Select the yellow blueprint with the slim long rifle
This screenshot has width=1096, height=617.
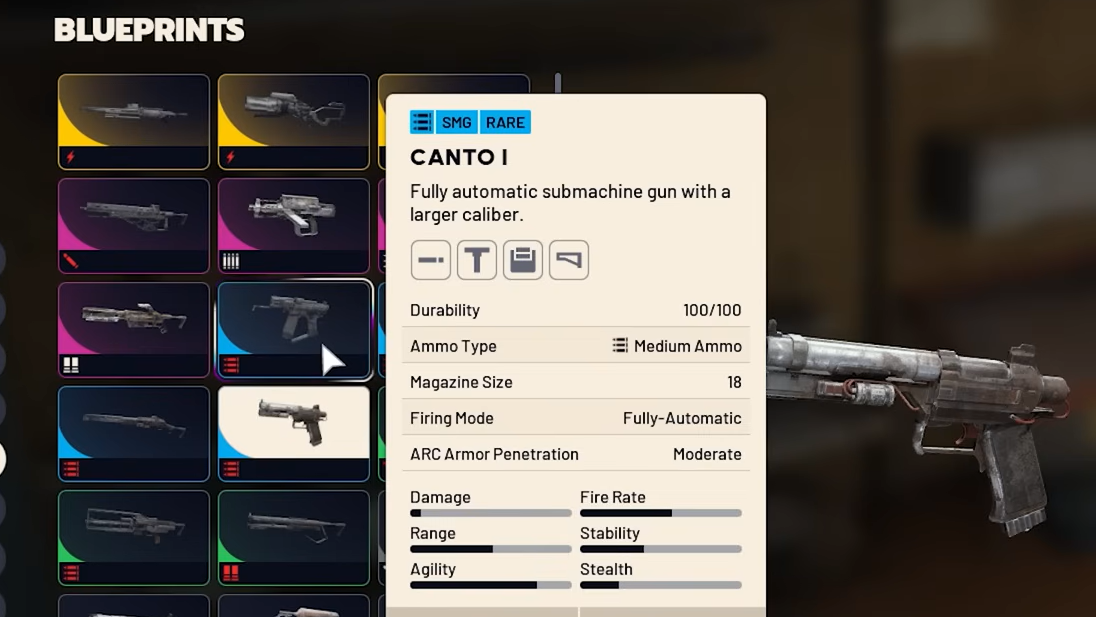[x=133, y=121]
